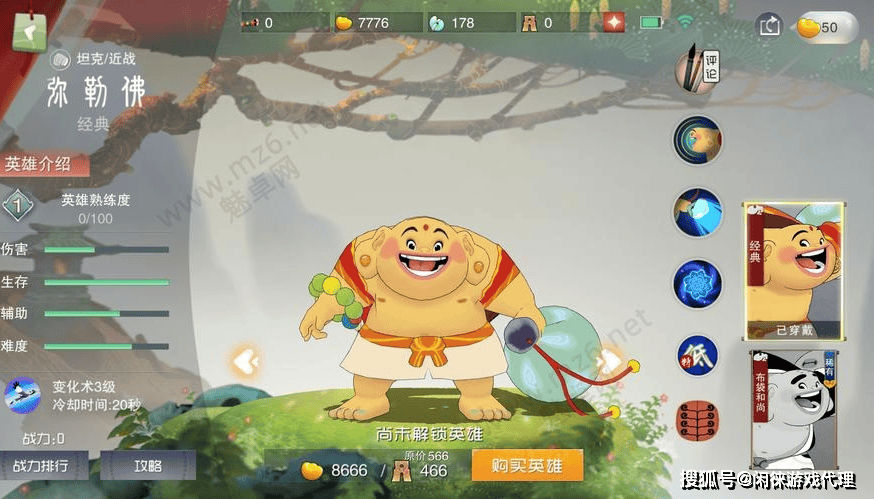874x499 pixels.
Task: View the 佚 character skill icon
Action: pyautogui.click(x=697, y=355)
